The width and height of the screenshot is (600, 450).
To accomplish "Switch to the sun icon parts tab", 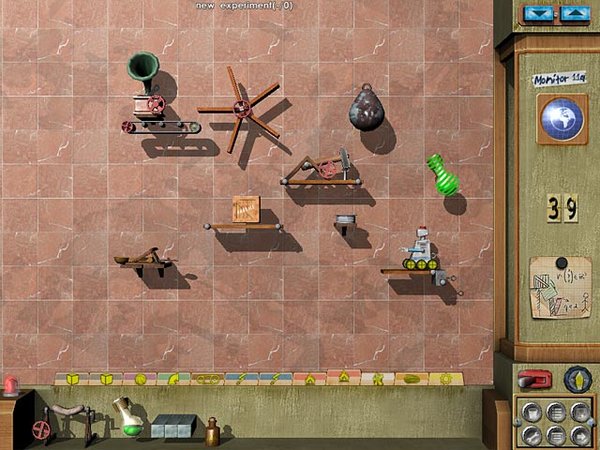I will tap(446, 379).
